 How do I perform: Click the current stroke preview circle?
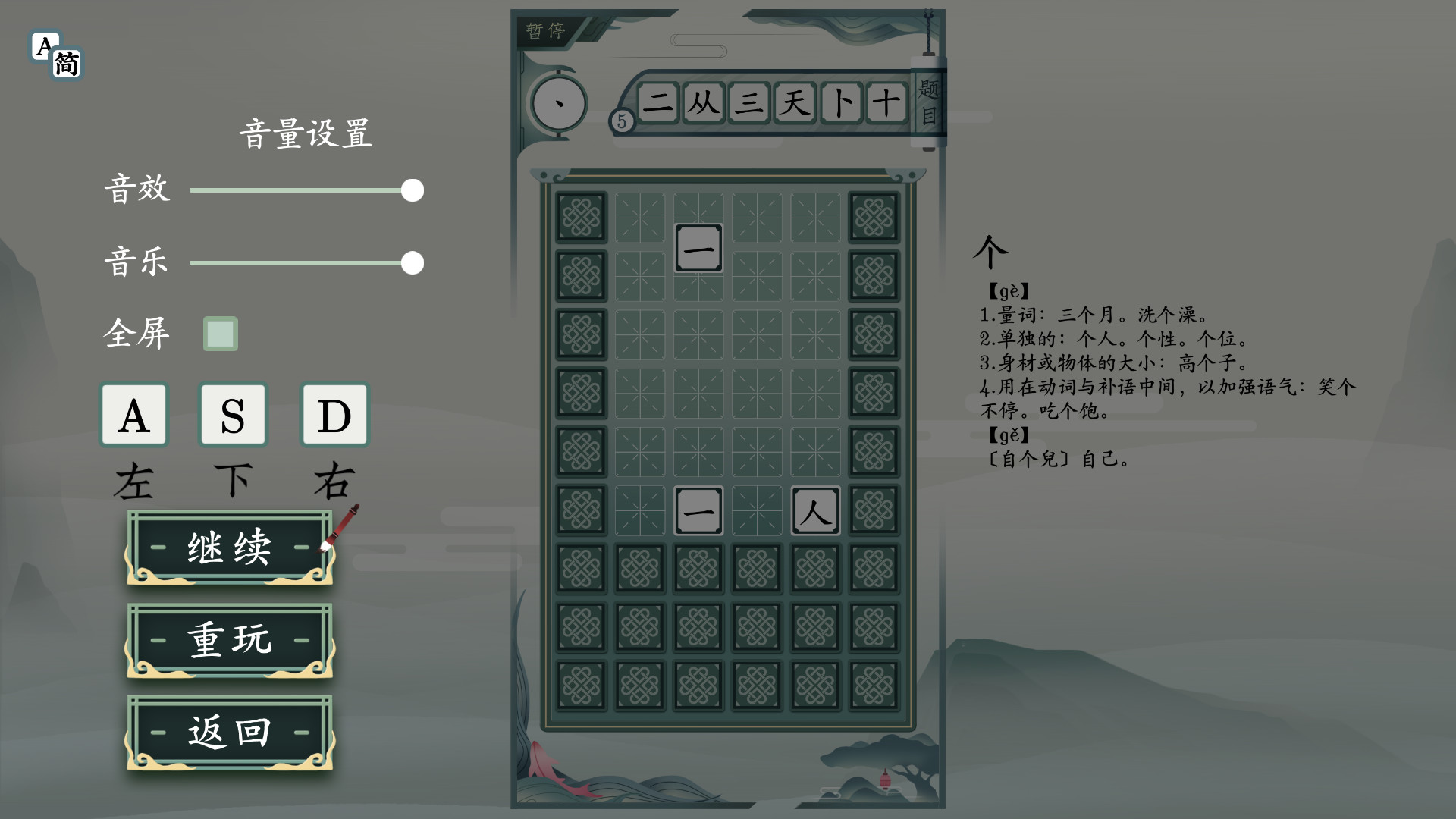click(x=559, y=104)
